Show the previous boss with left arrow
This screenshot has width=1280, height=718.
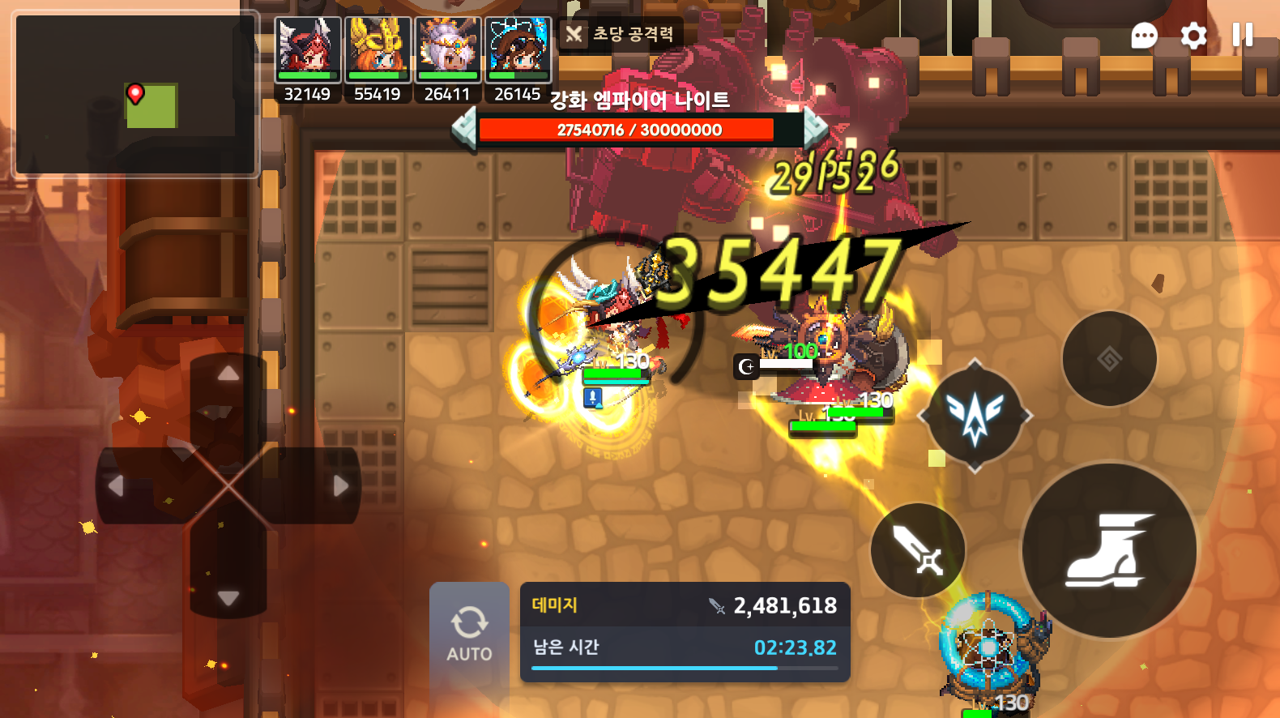464,129
